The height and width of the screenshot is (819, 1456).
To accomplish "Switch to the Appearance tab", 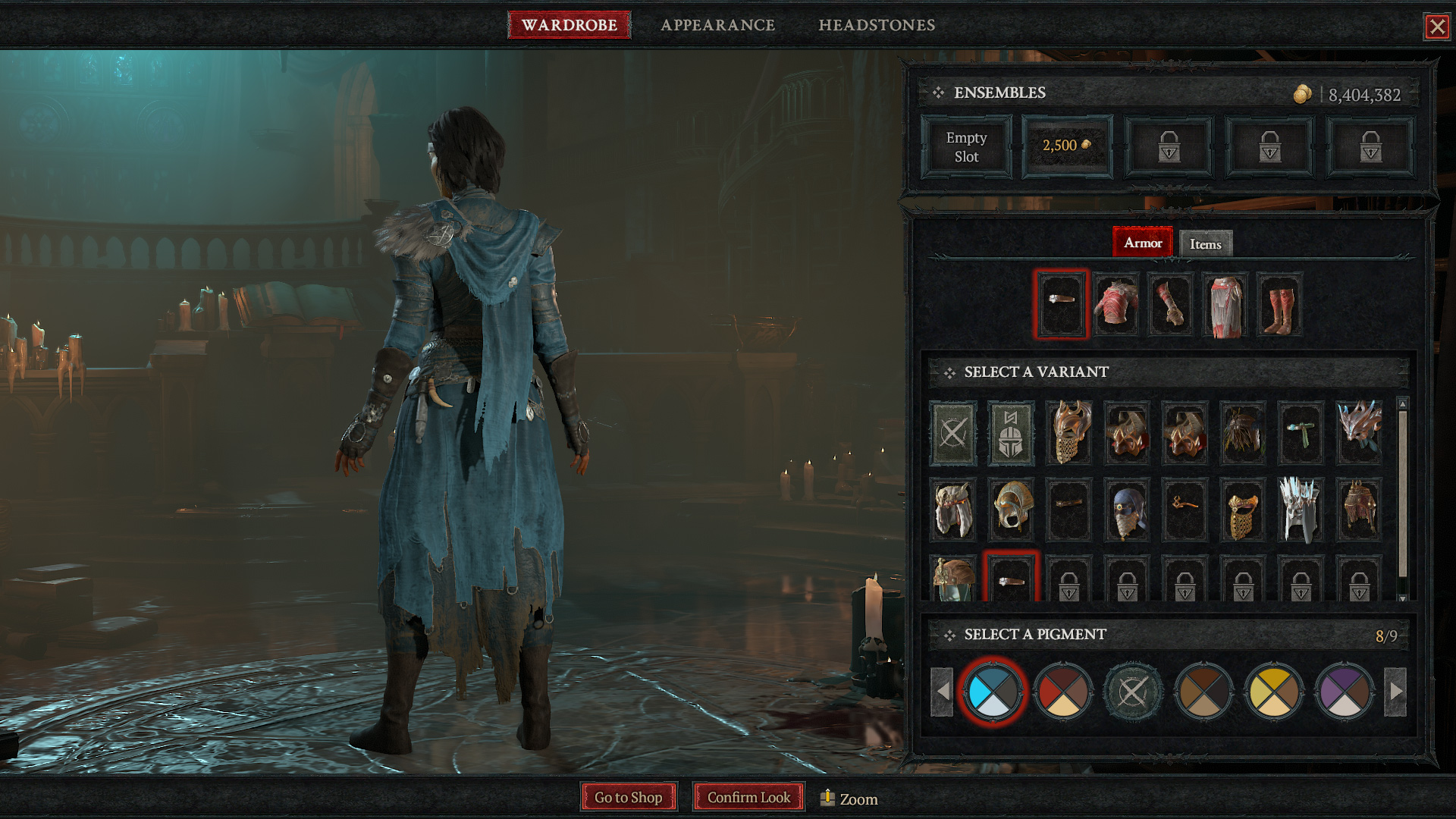I will [x=717, y=25].
